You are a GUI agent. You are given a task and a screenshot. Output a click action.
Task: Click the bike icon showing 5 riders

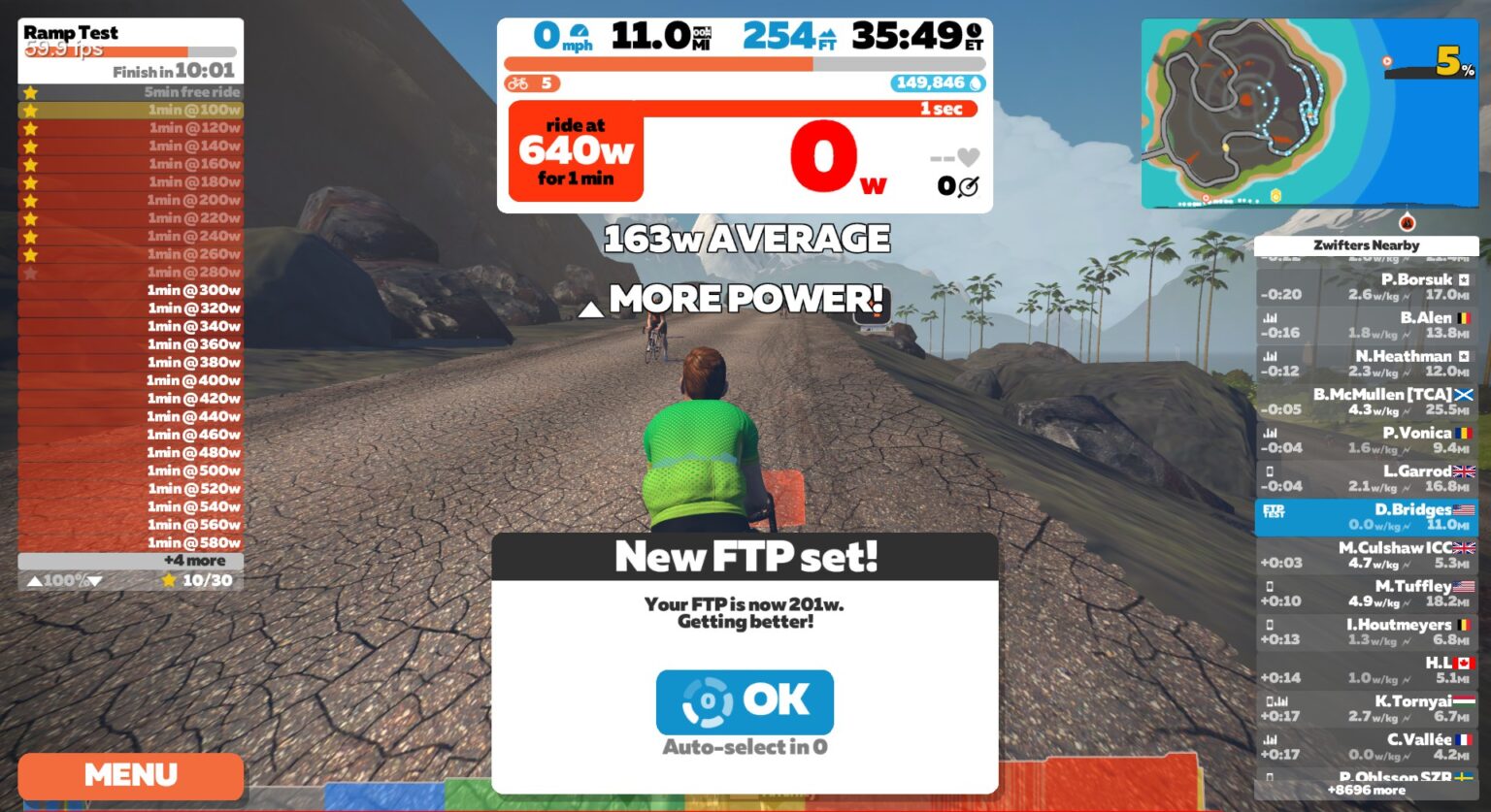coord(521,84)
